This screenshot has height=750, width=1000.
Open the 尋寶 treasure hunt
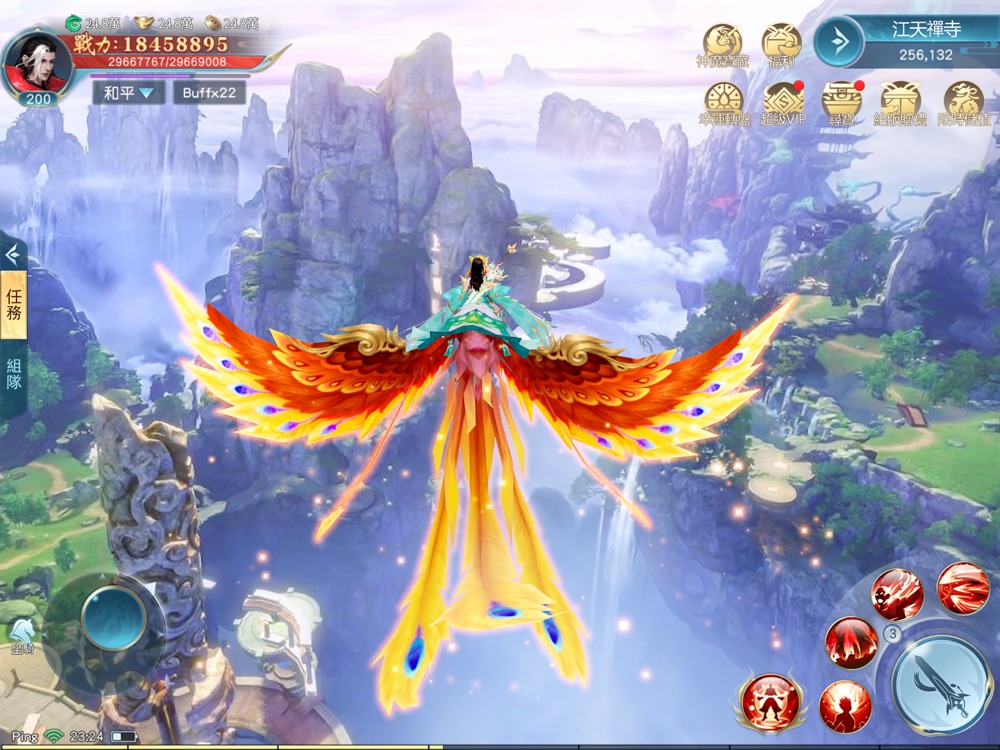[842, 101]
